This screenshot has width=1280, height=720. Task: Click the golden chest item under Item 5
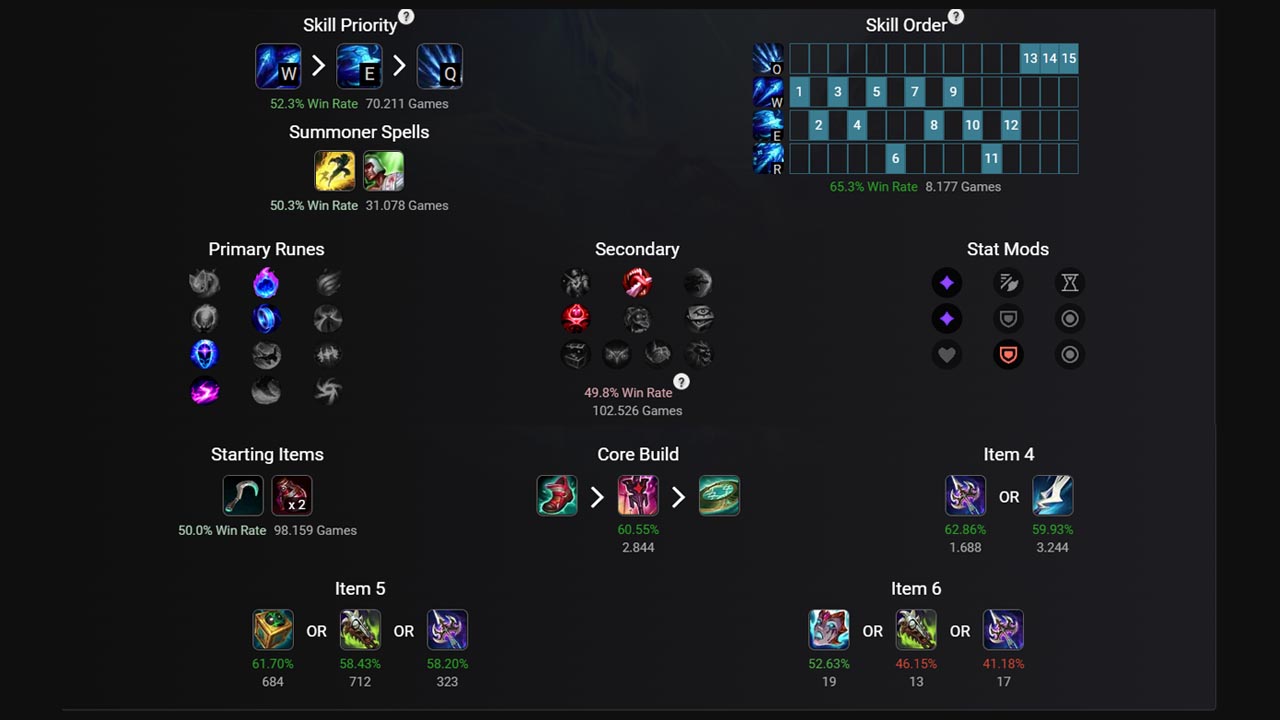coord(273,630)
